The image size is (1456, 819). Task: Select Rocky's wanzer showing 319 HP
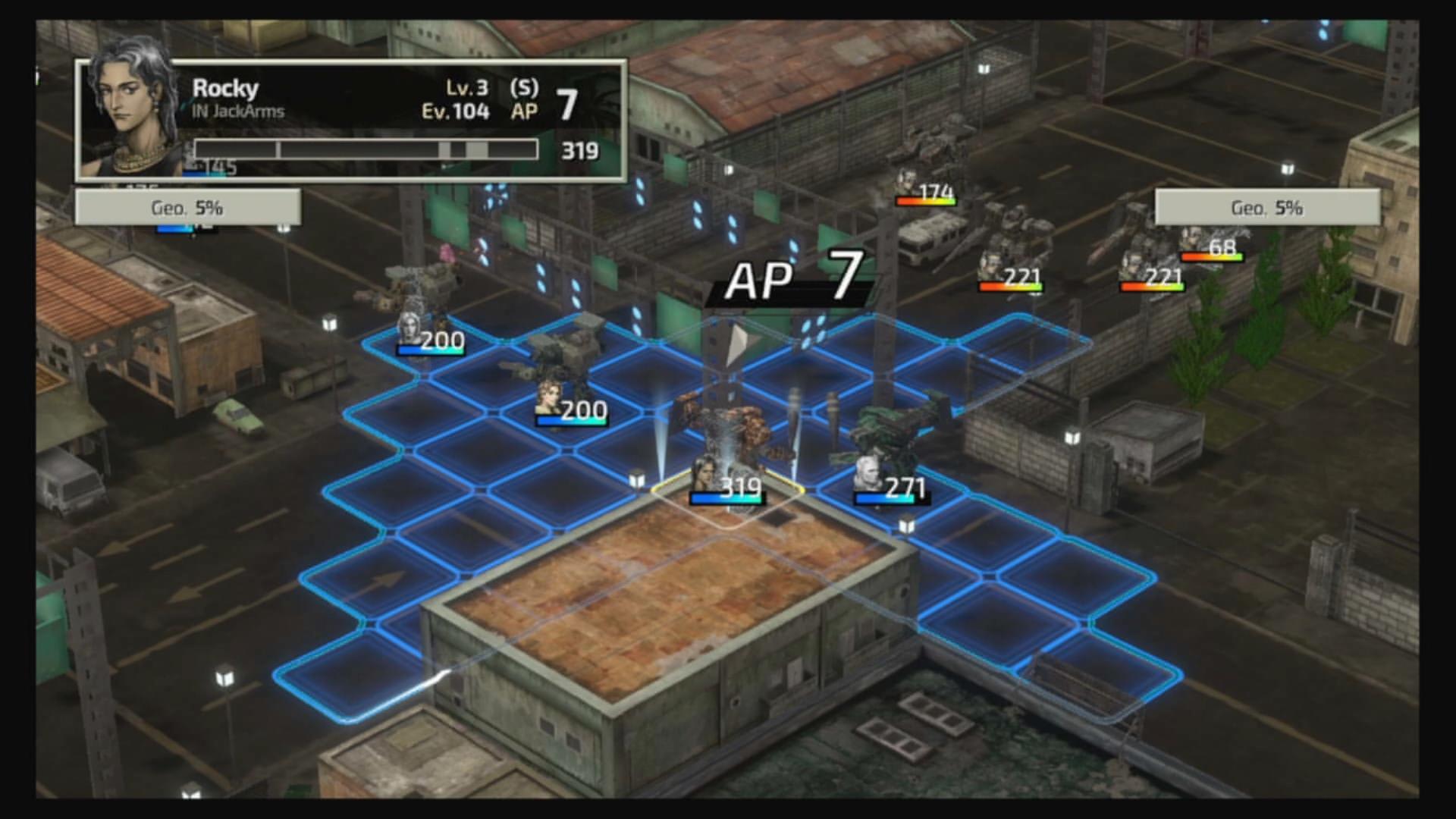[x=730, y=447]
